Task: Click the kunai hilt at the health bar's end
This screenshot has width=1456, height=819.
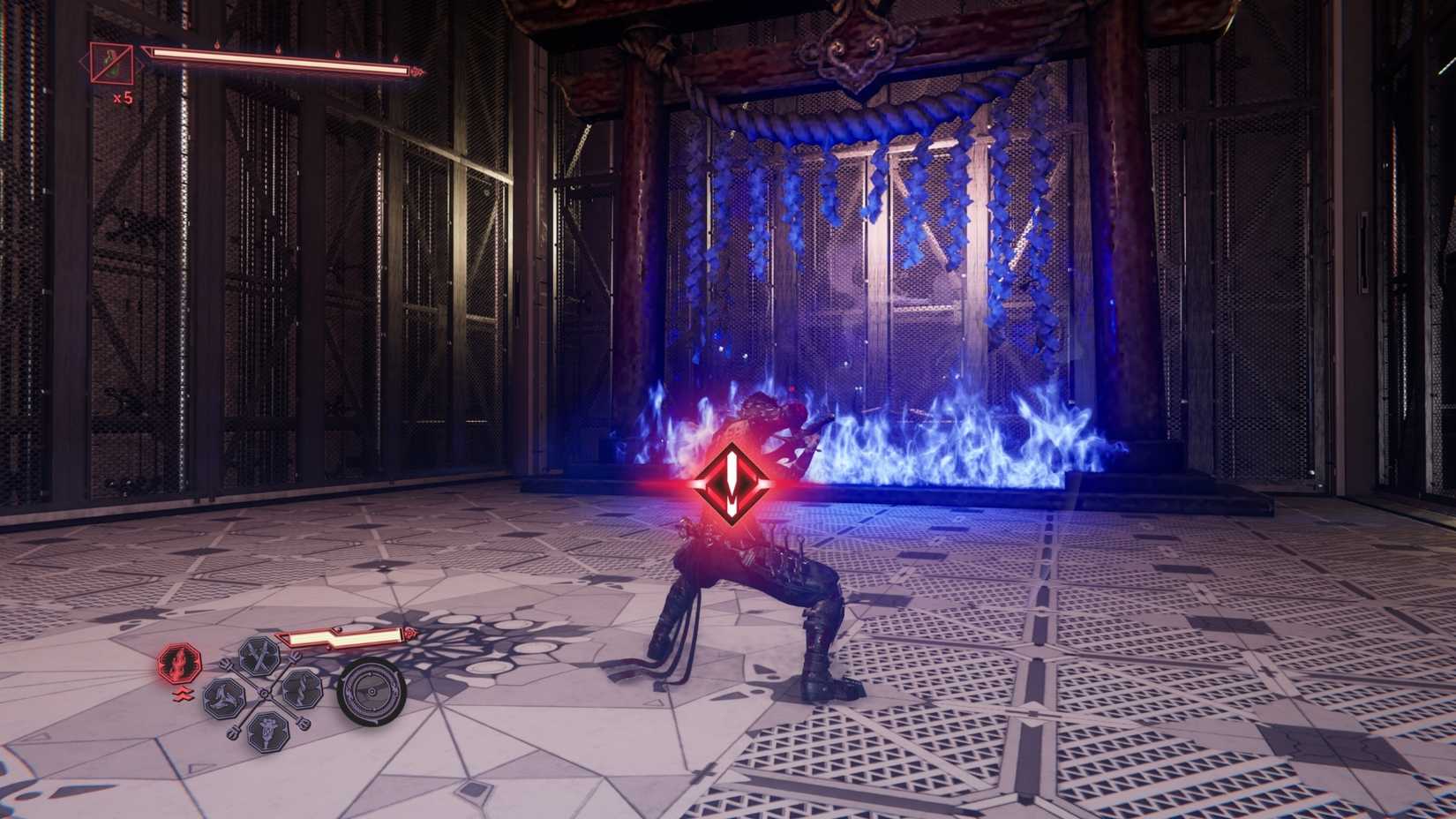Action: coord(415,71)
